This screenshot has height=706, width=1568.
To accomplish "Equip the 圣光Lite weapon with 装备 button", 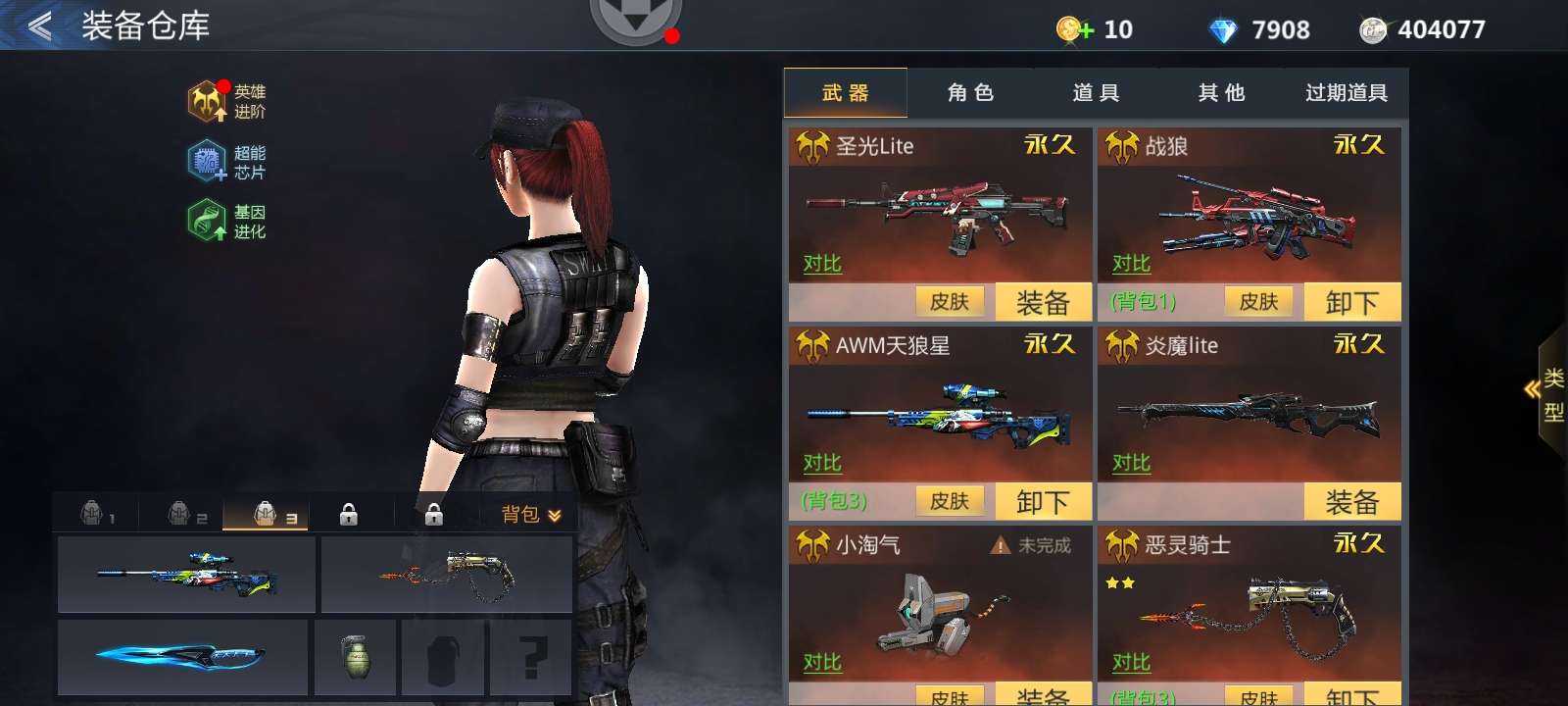I will coord(1044,302).
